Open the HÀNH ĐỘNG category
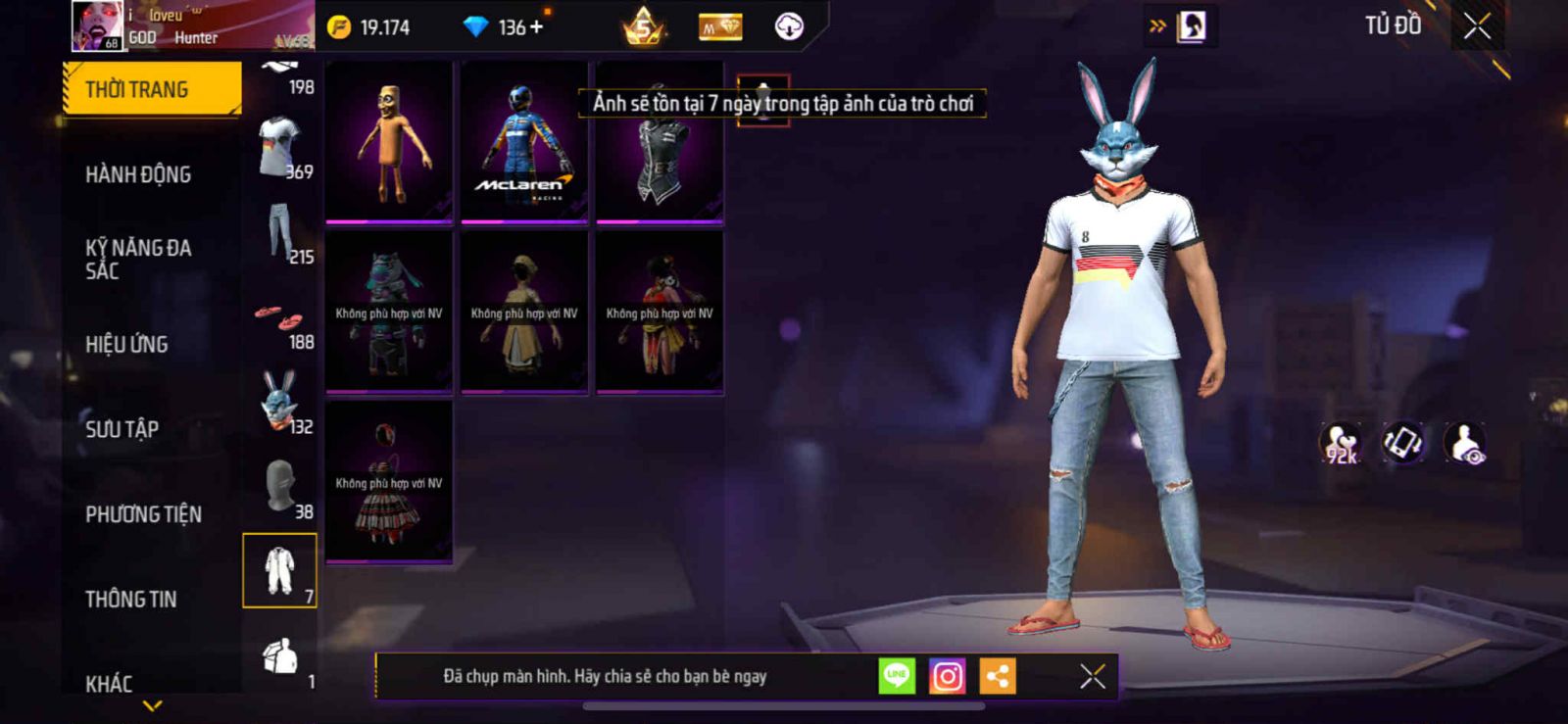 (x=138, y=174)
